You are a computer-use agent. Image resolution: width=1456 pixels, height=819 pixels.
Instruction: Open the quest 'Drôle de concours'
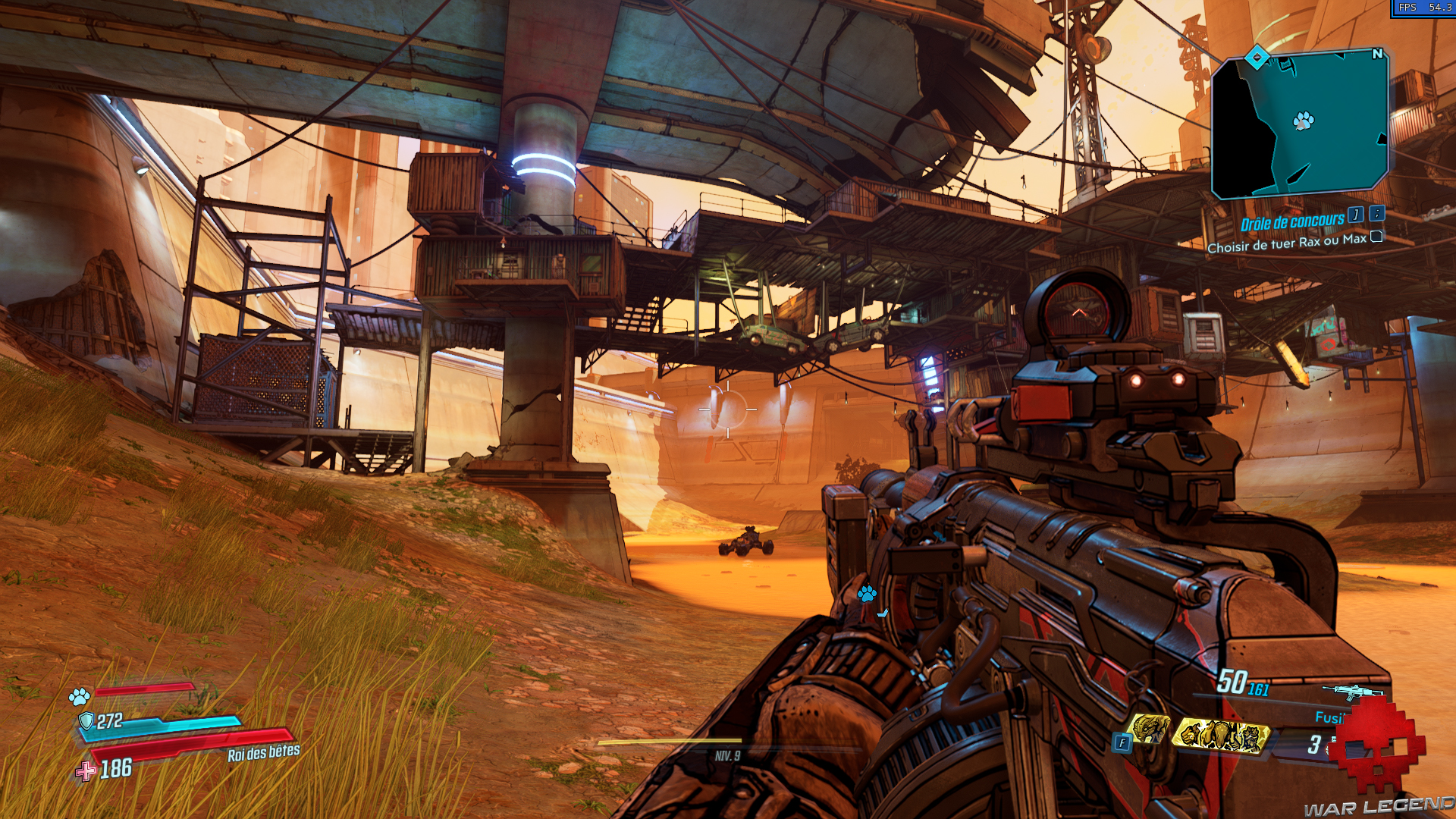click(1293, 221)
